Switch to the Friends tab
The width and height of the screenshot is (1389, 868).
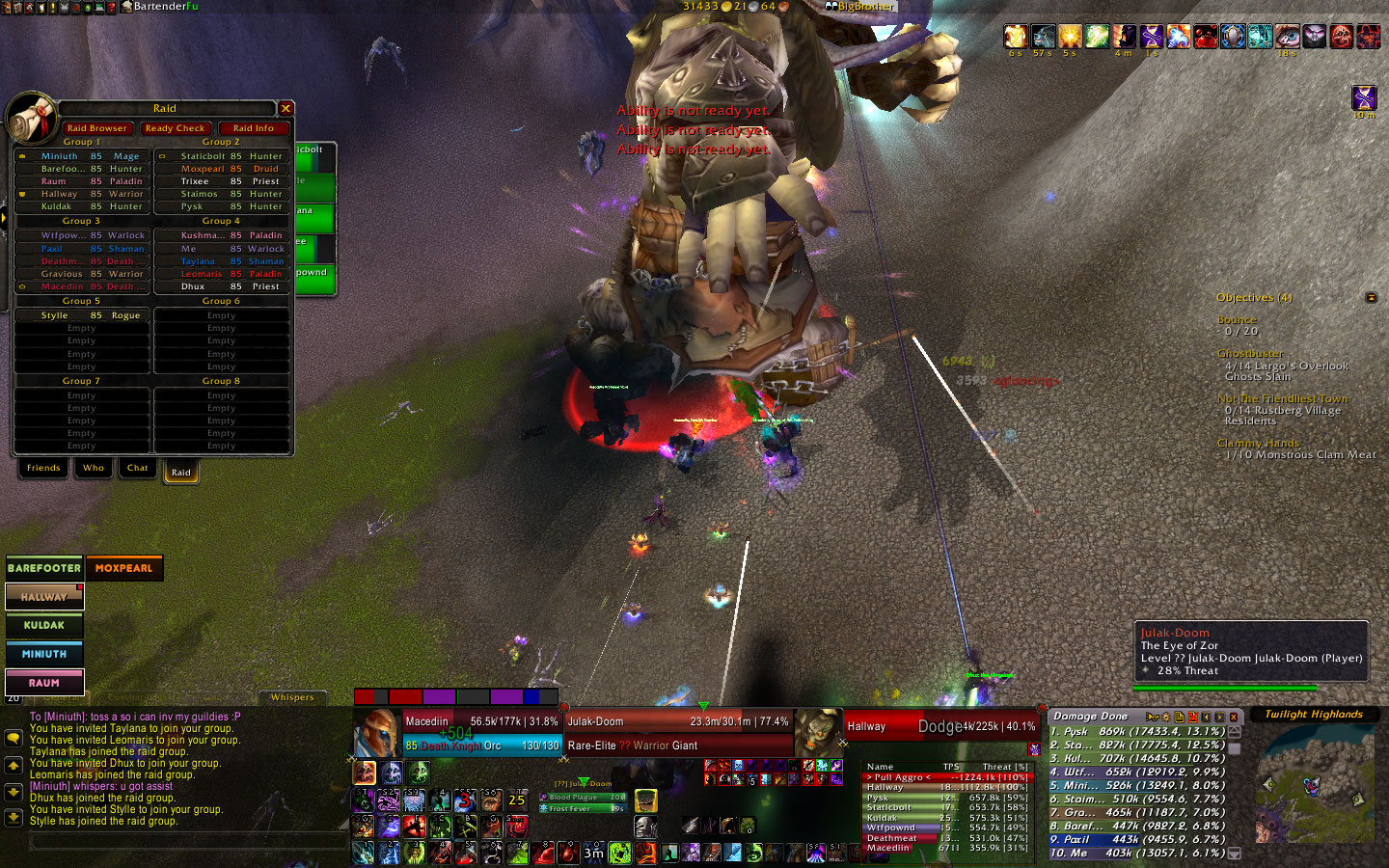tap(43, 468)
